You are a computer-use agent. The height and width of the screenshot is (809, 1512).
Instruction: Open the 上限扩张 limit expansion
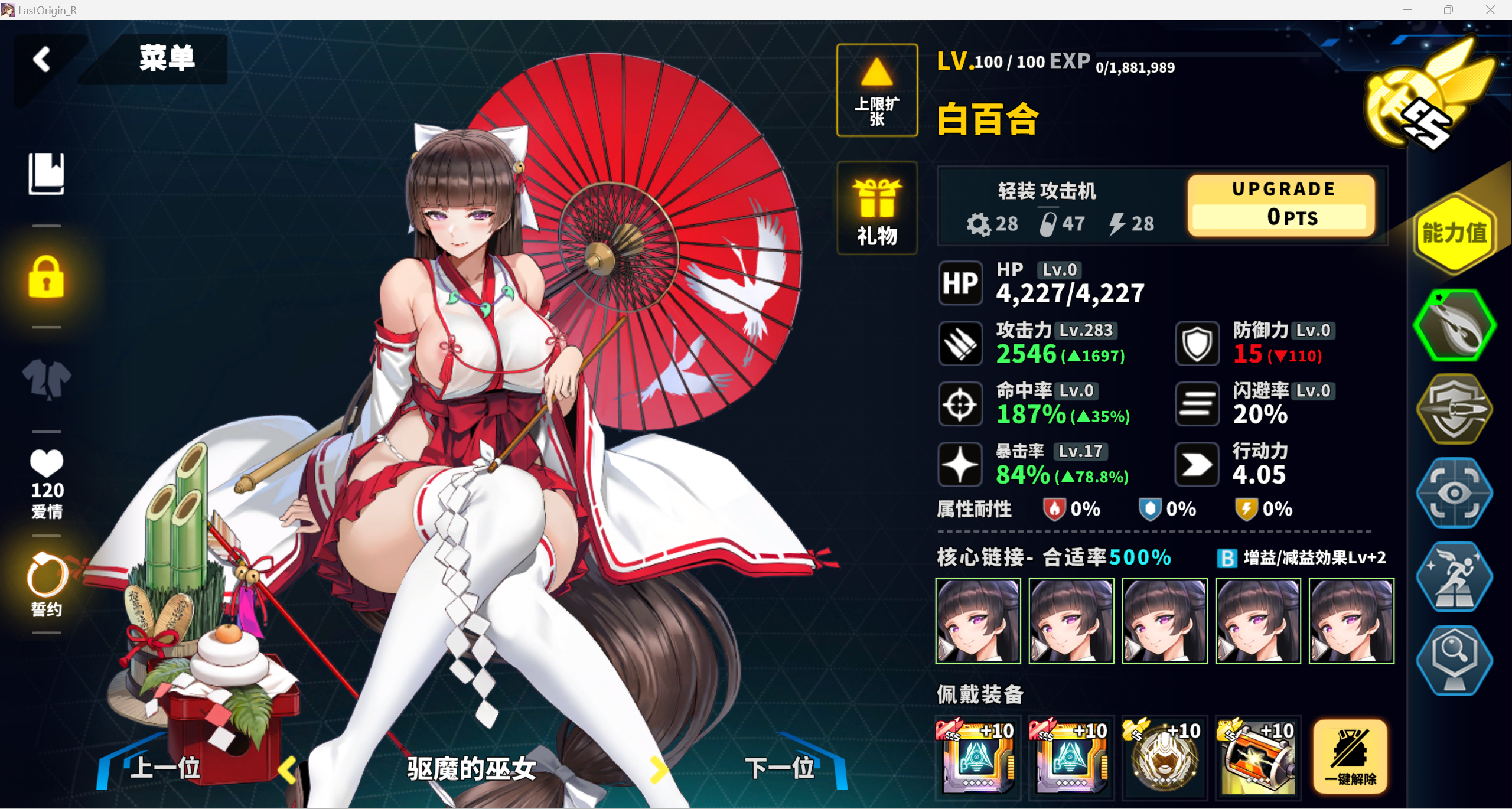coord(876,90)
